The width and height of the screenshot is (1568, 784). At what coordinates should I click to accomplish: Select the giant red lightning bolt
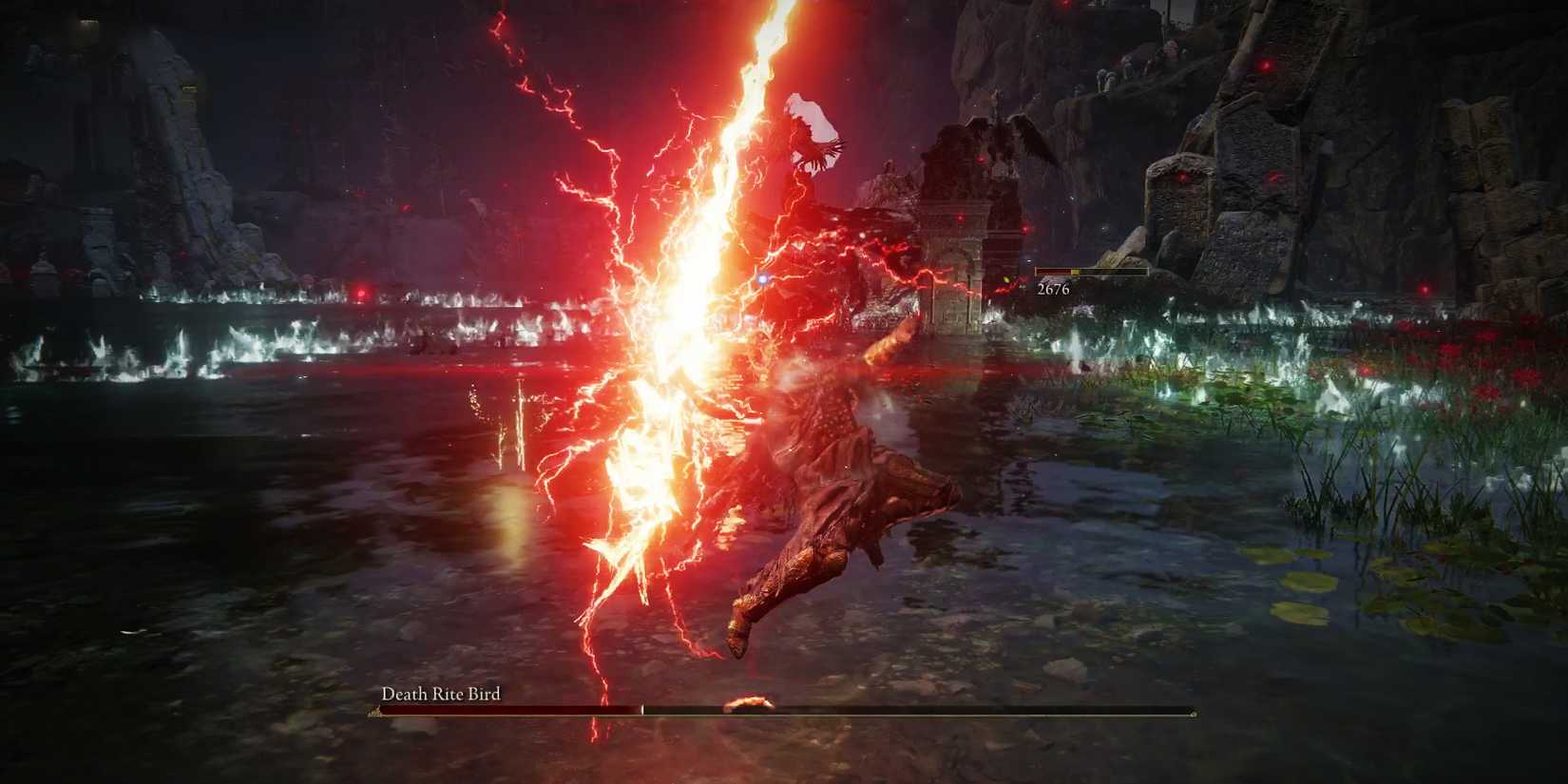coord(722,285)
